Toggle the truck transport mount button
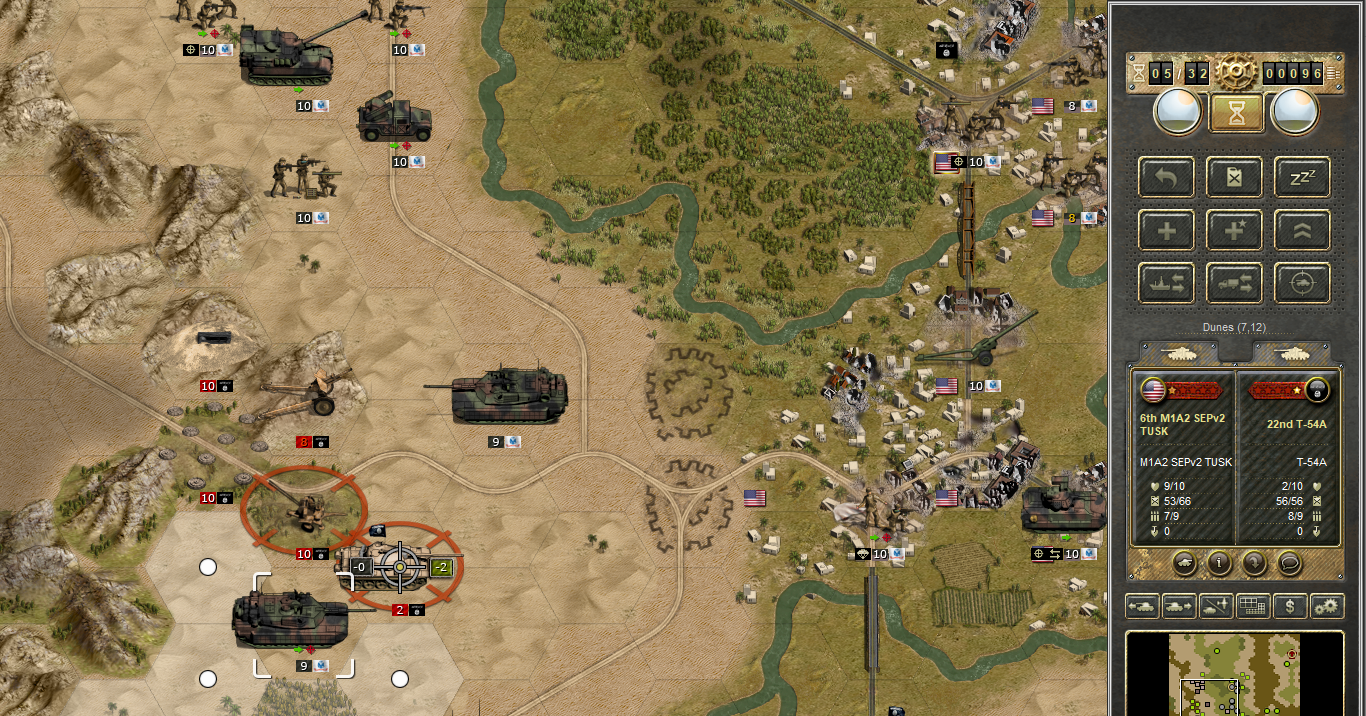The image size is (1366, 716). tap(1235, 284)
